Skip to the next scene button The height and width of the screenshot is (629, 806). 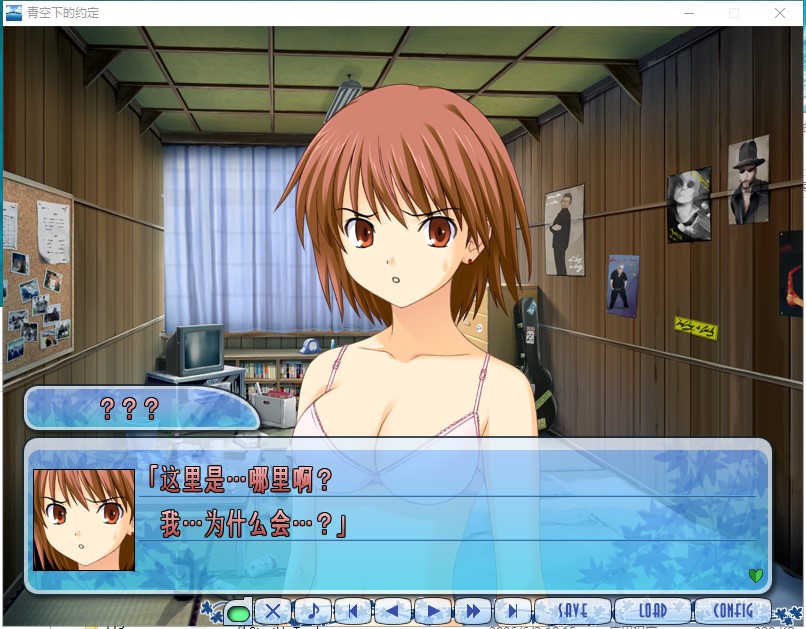click(x=513, y=610)
